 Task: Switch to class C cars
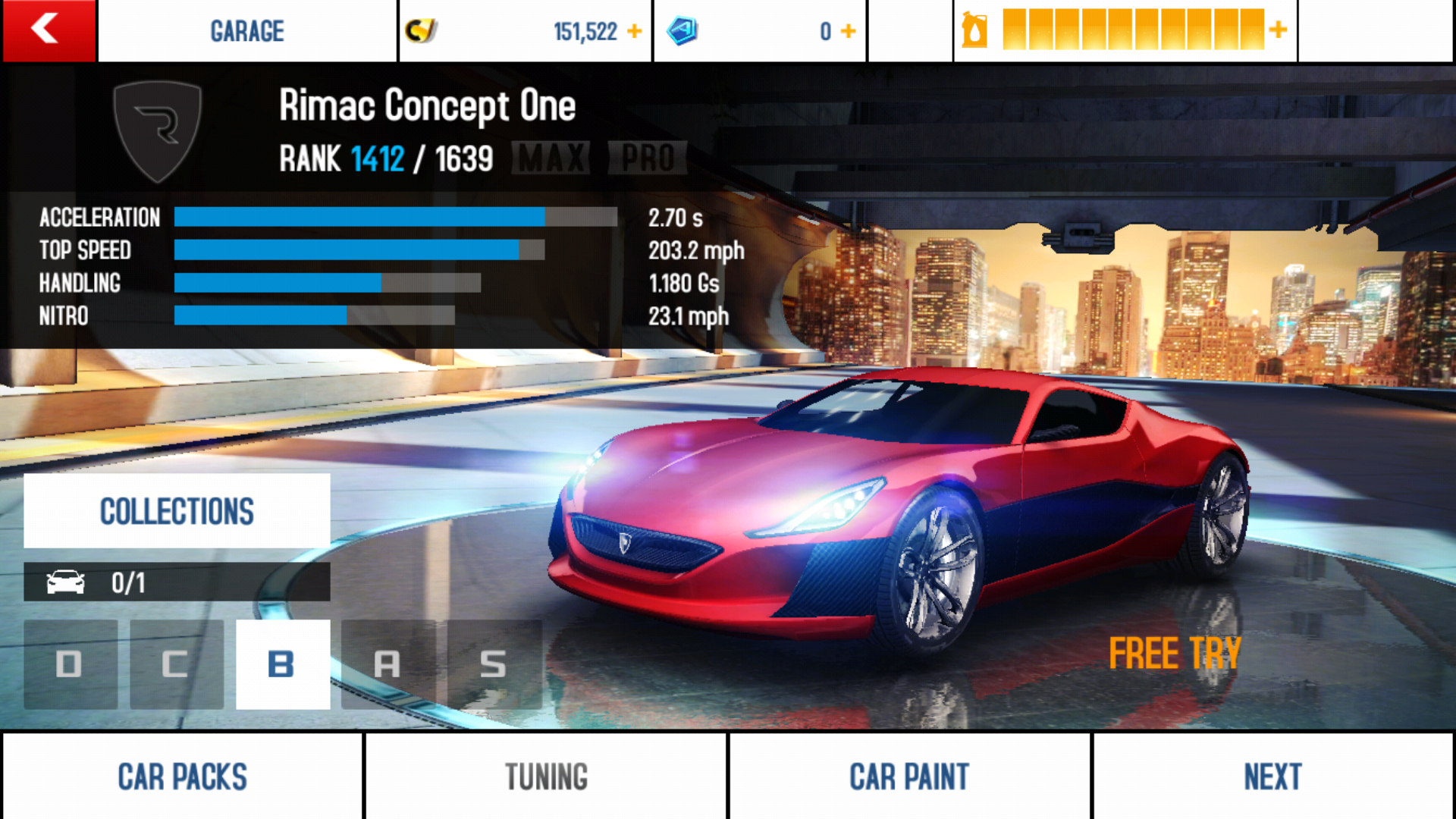pos(176,664)
